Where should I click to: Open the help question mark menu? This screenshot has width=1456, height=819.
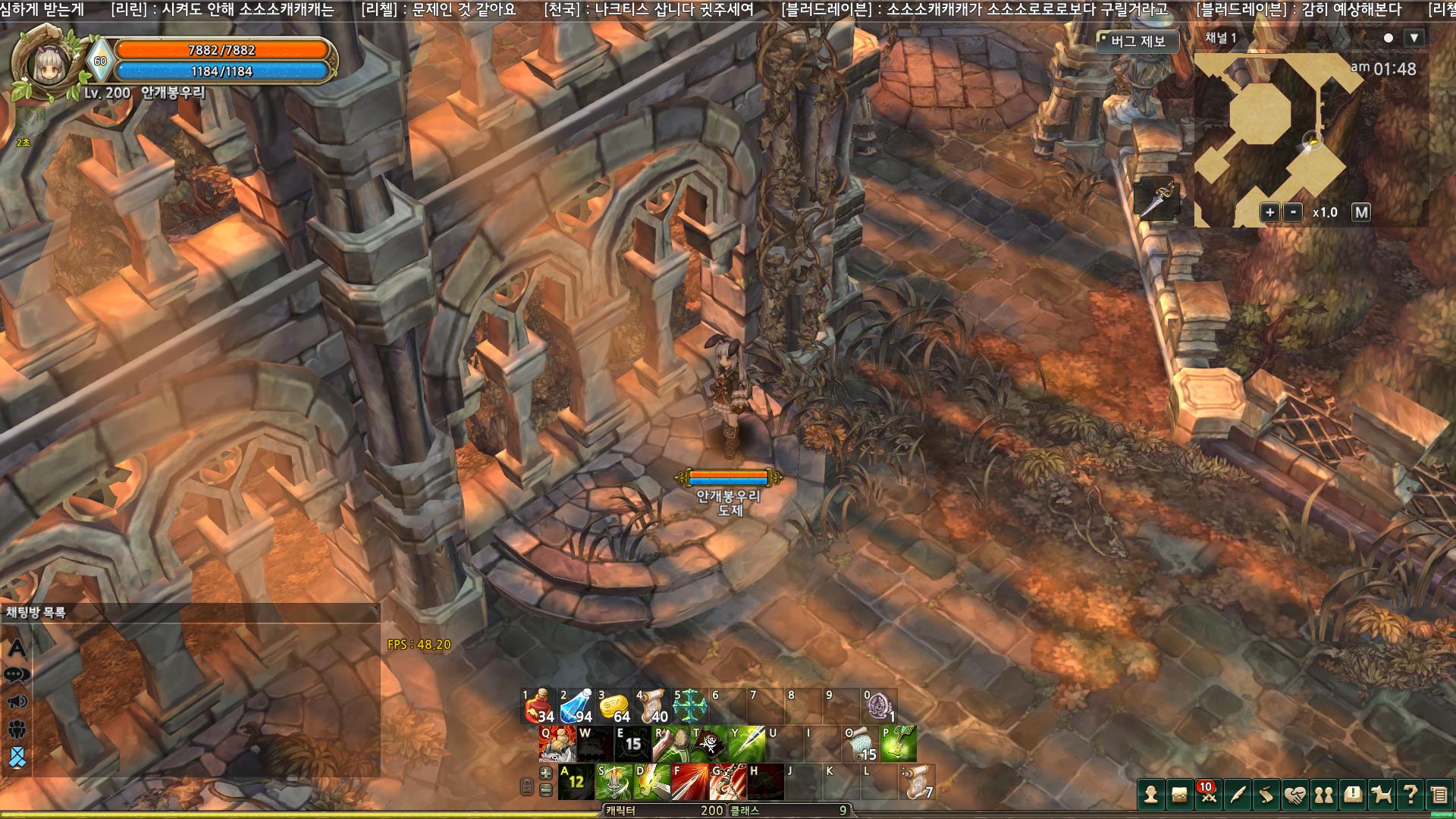pos(1410,795)
